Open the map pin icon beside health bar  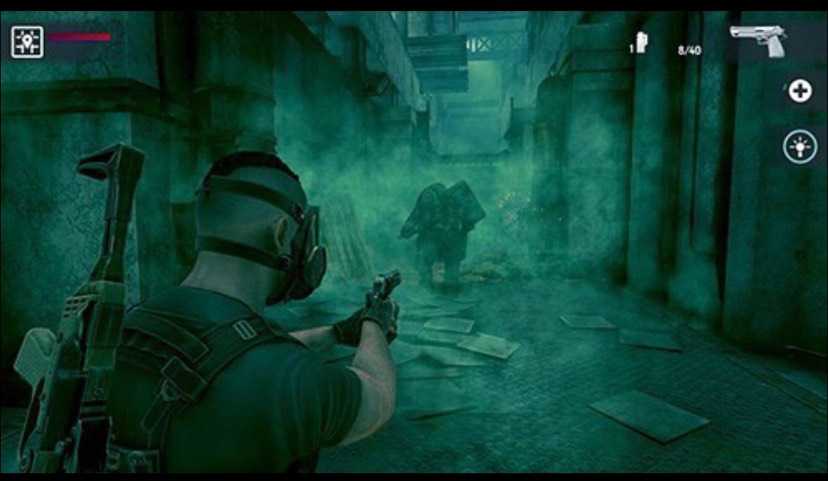click(27, 41)
